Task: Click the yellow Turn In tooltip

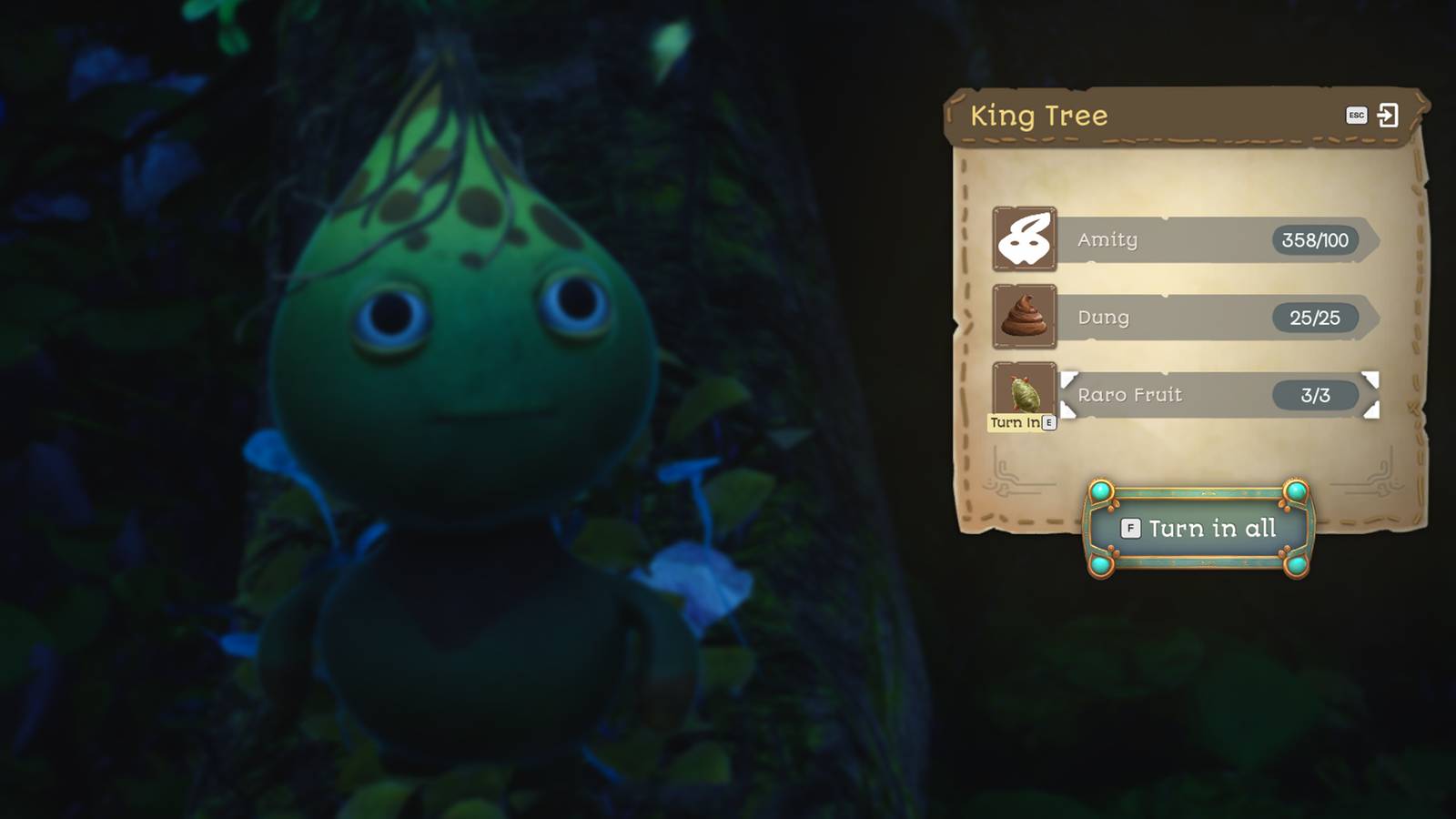Action: pyautogui.click(x=1016, y=421)
